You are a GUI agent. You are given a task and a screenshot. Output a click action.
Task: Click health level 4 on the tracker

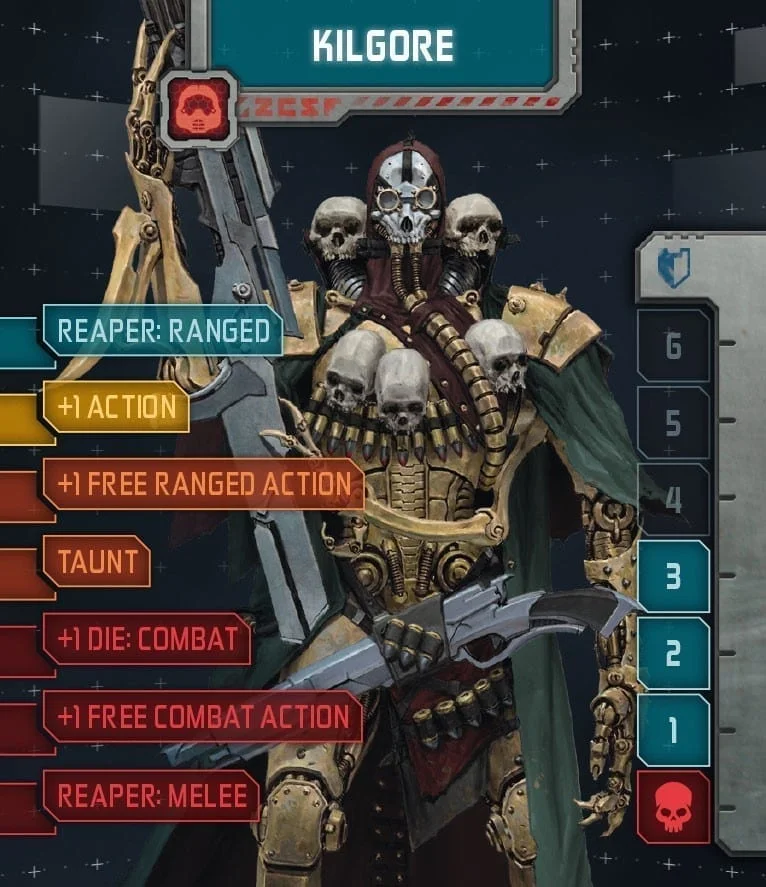click(673, 499)
